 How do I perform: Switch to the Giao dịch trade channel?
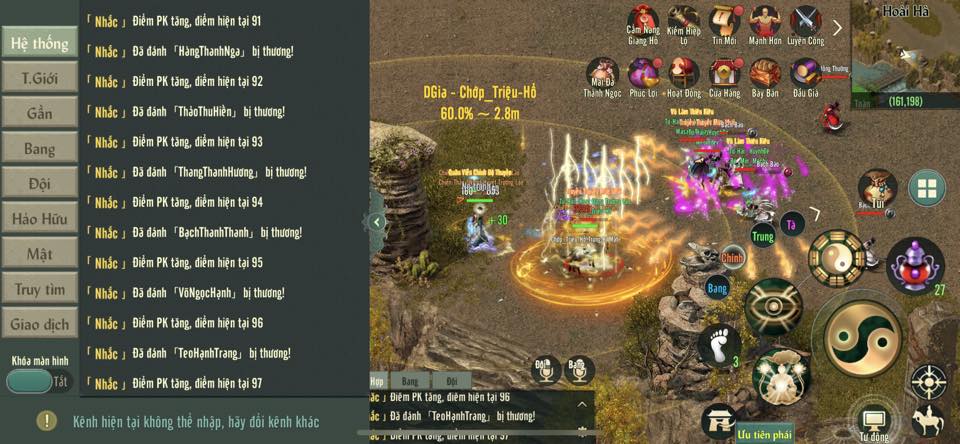pyautogui.click(x=39, y=324)
